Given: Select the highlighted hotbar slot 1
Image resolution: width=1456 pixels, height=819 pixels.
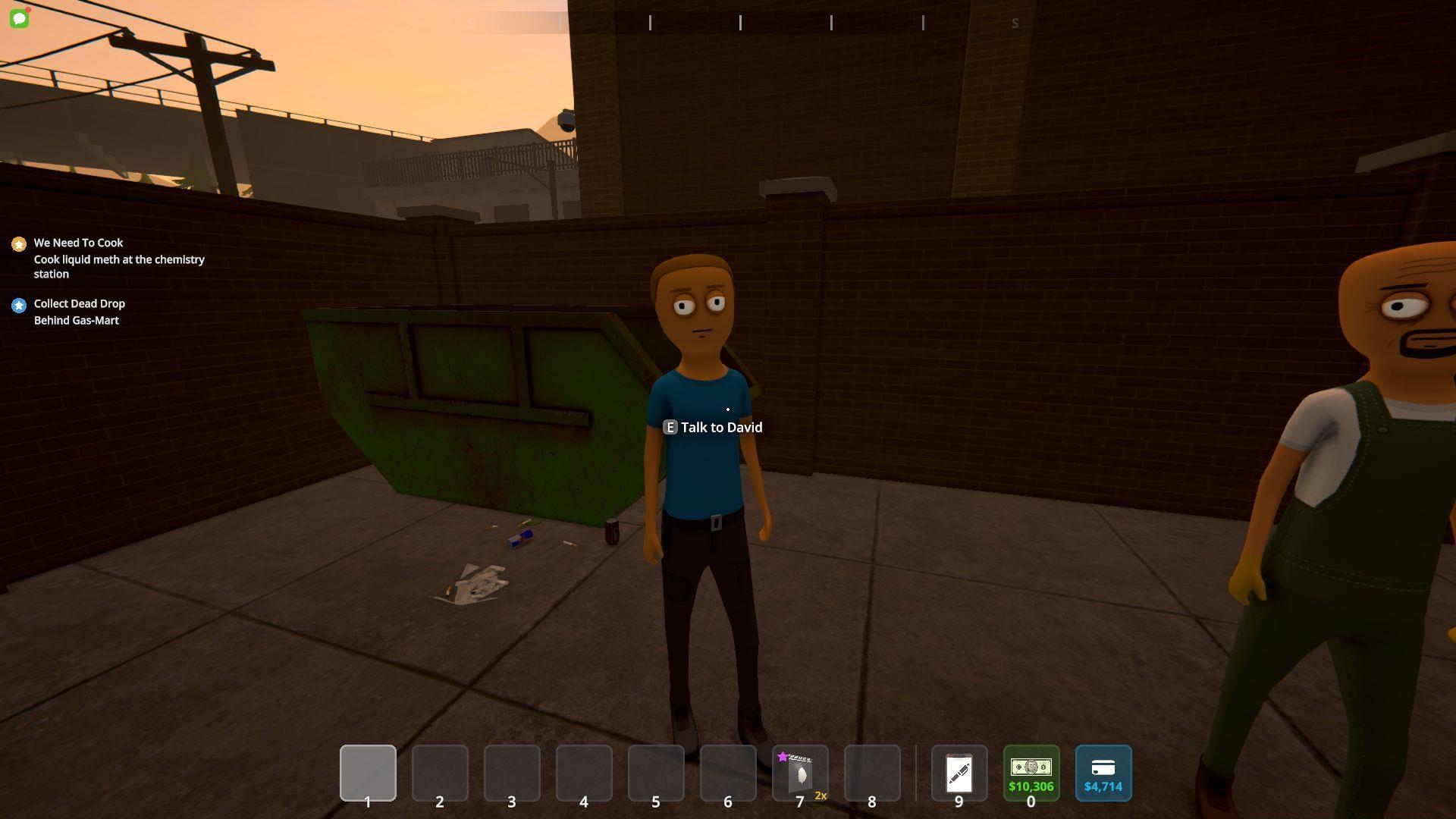Looking at the screenshot, I should click(x=368, y=773).
